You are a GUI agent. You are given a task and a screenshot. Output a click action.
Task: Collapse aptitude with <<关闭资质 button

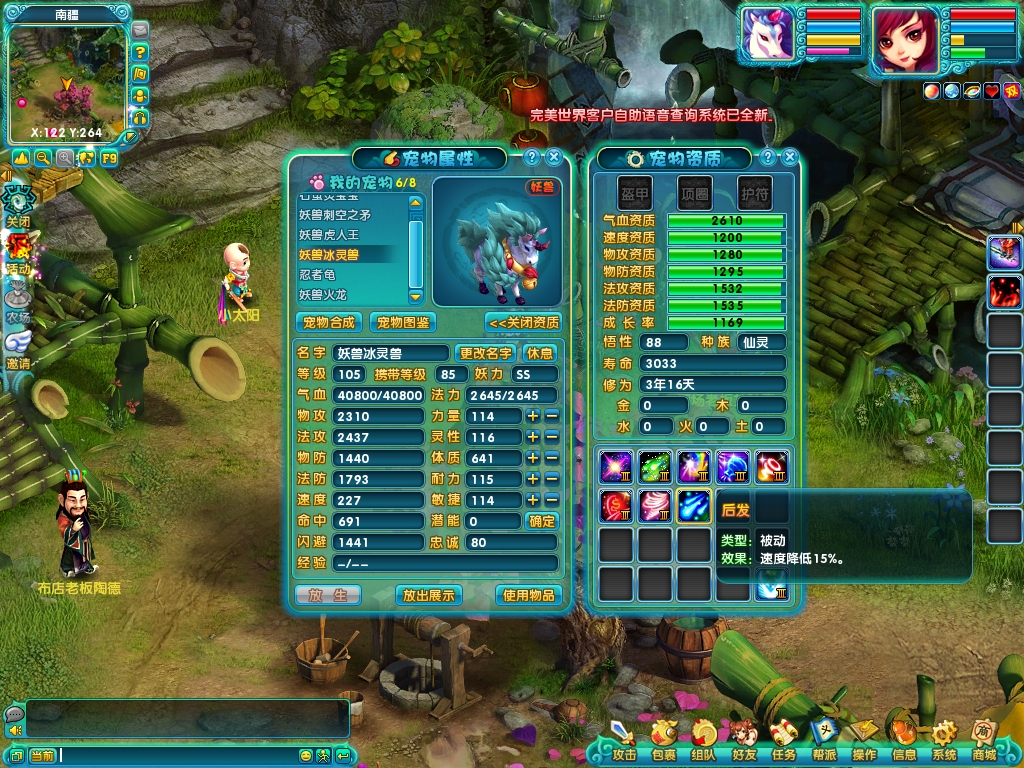coord(524,322)
